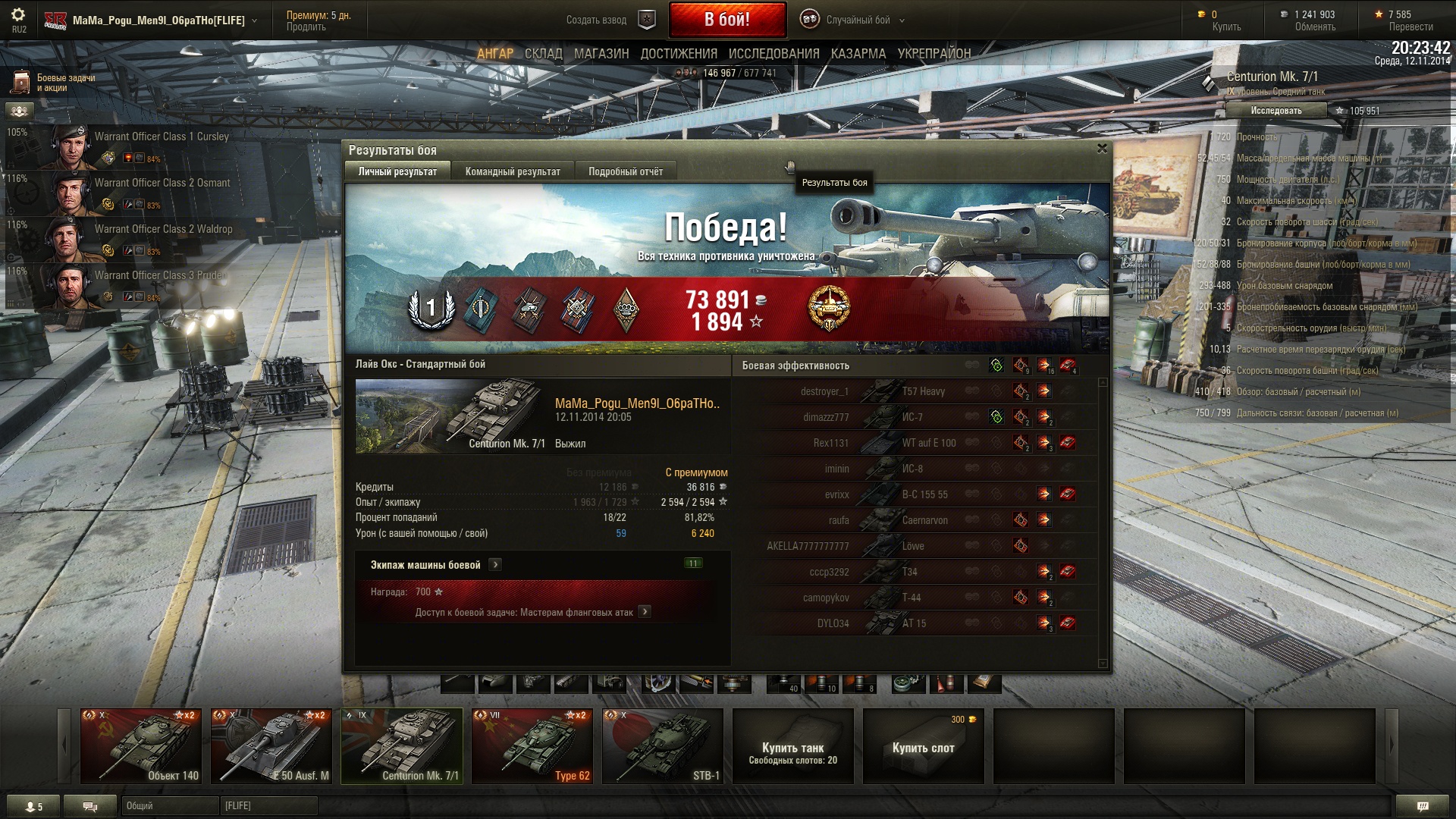Image resolution: width=1456 pixels, height=819 pixels.
Task: Close the battle results window
Action: (1102, 149)
